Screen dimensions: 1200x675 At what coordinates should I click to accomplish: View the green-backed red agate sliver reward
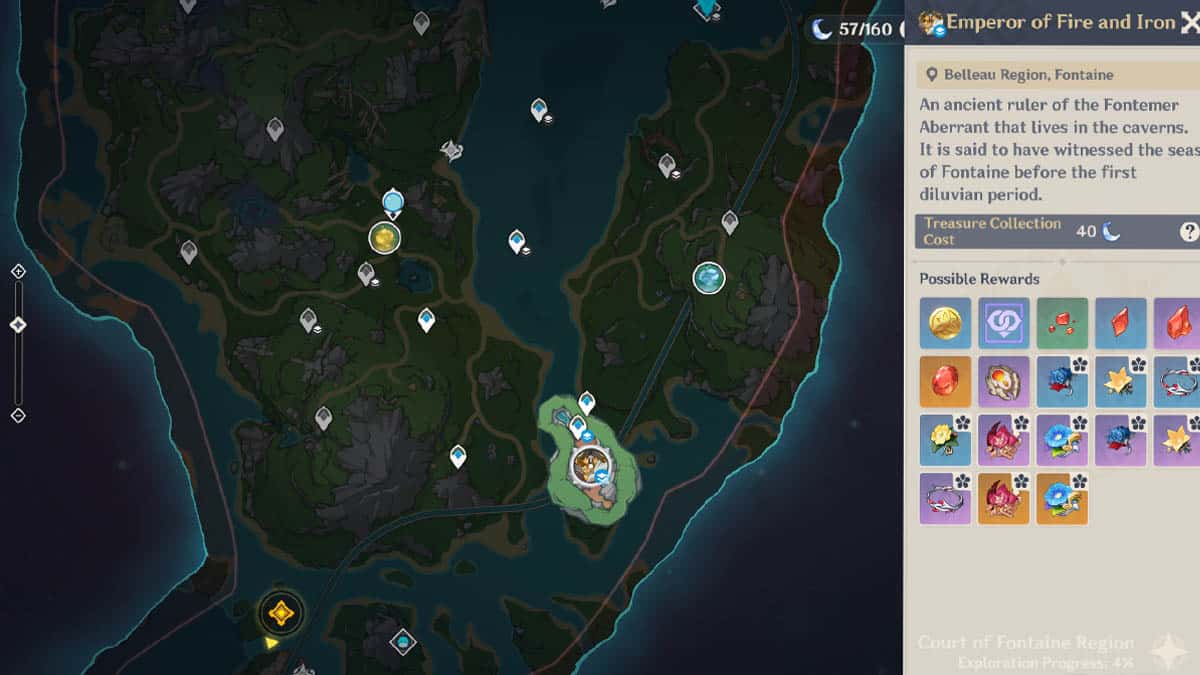tap(1062, 323)
